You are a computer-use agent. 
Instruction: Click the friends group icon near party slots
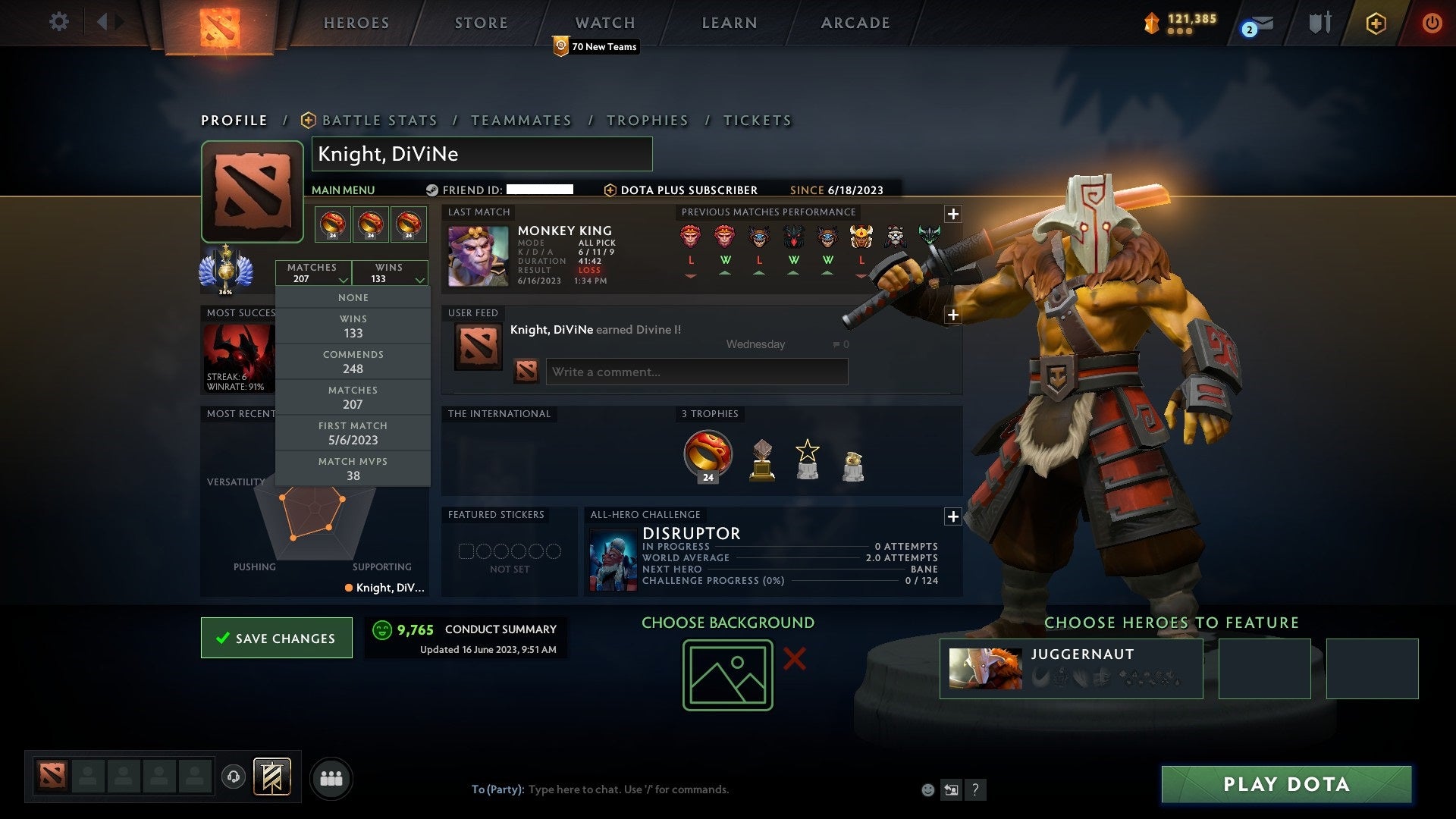click(331, 777)
